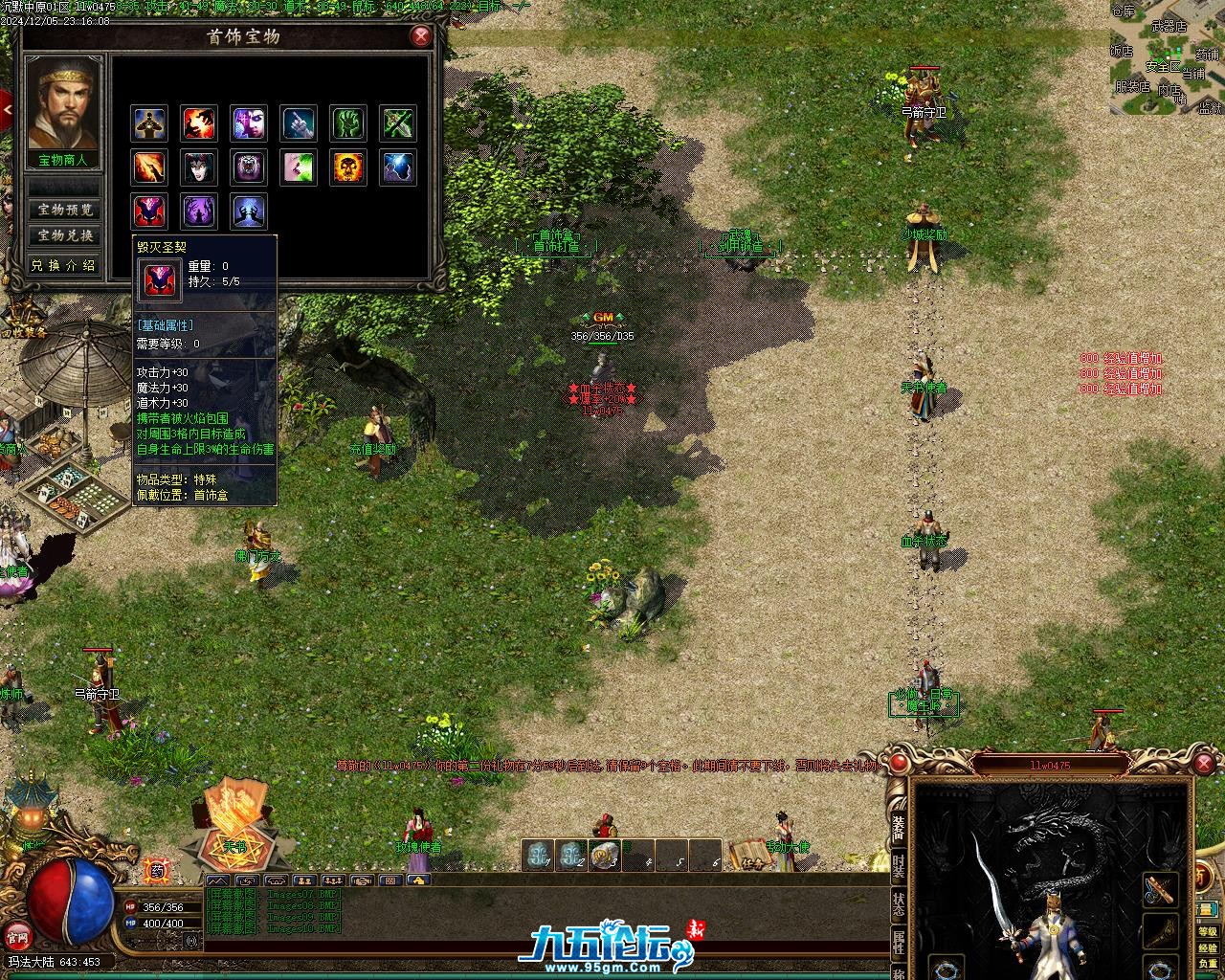Open the minimap in the corner
The image size is (1225, 980).
pos(1167,57)
